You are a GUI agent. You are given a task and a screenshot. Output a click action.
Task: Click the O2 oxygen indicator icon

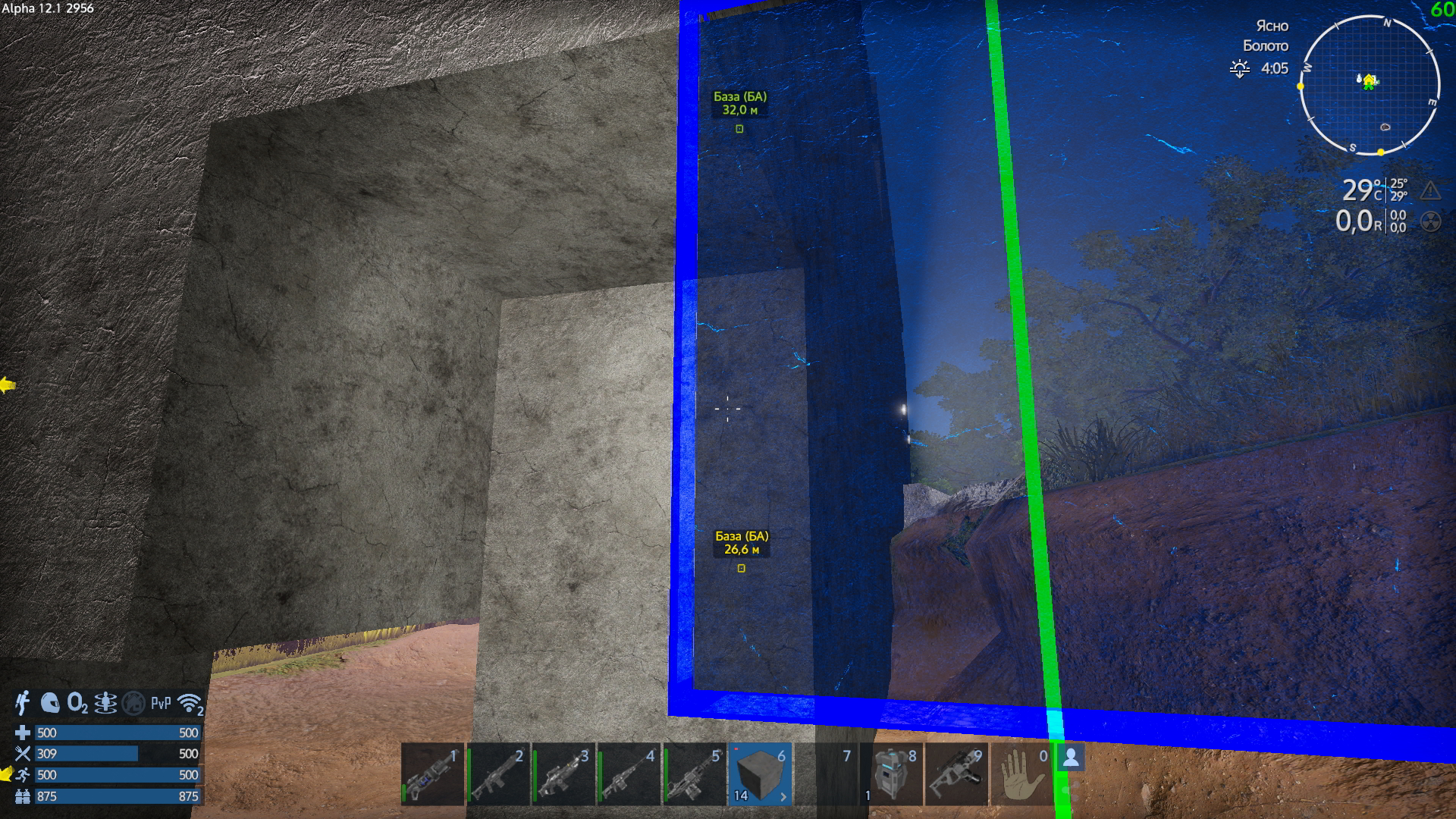77,703
